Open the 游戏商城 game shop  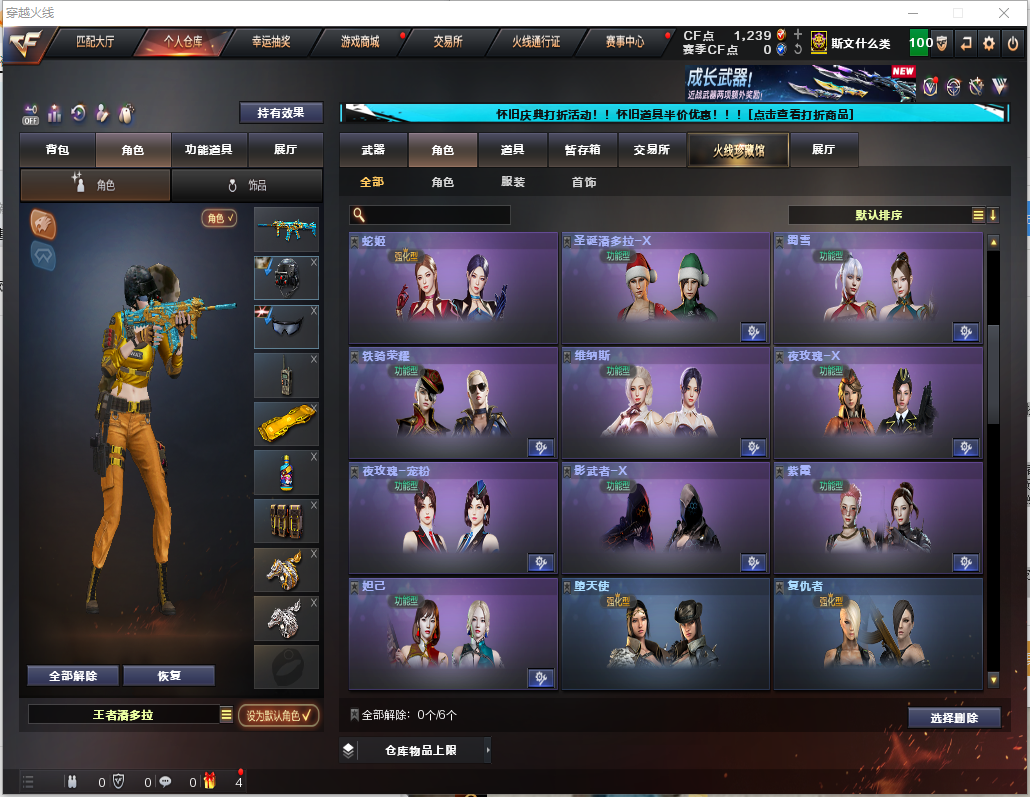pos(360,42)
